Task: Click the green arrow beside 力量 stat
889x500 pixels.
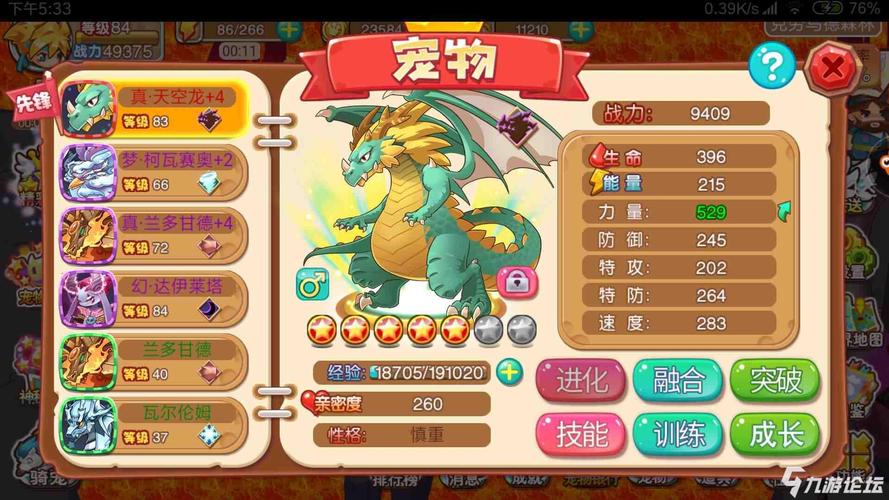Action: tap(784, 211)
